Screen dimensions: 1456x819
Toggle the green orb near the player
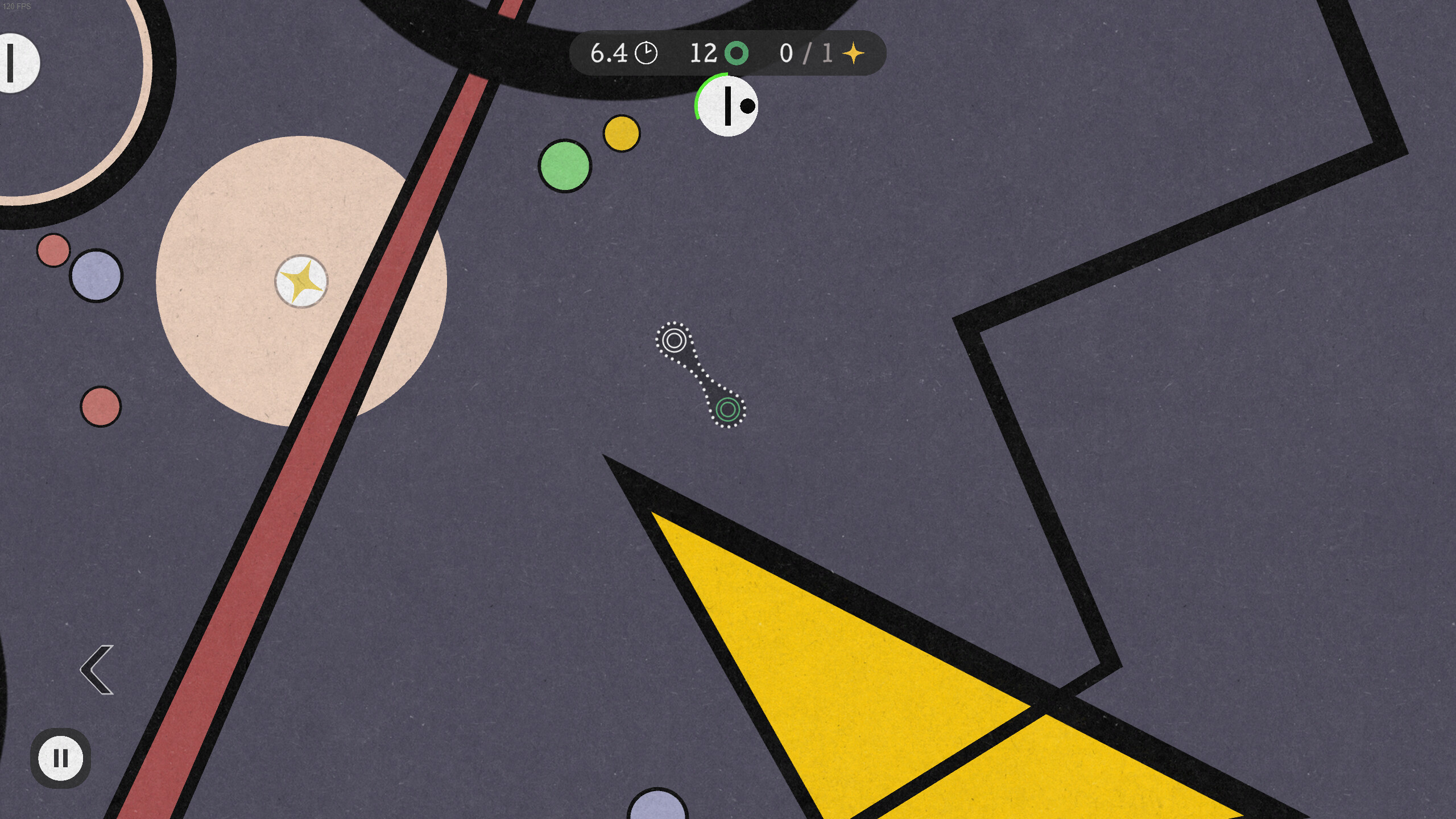pyautogui.click(x=565, y=167)
